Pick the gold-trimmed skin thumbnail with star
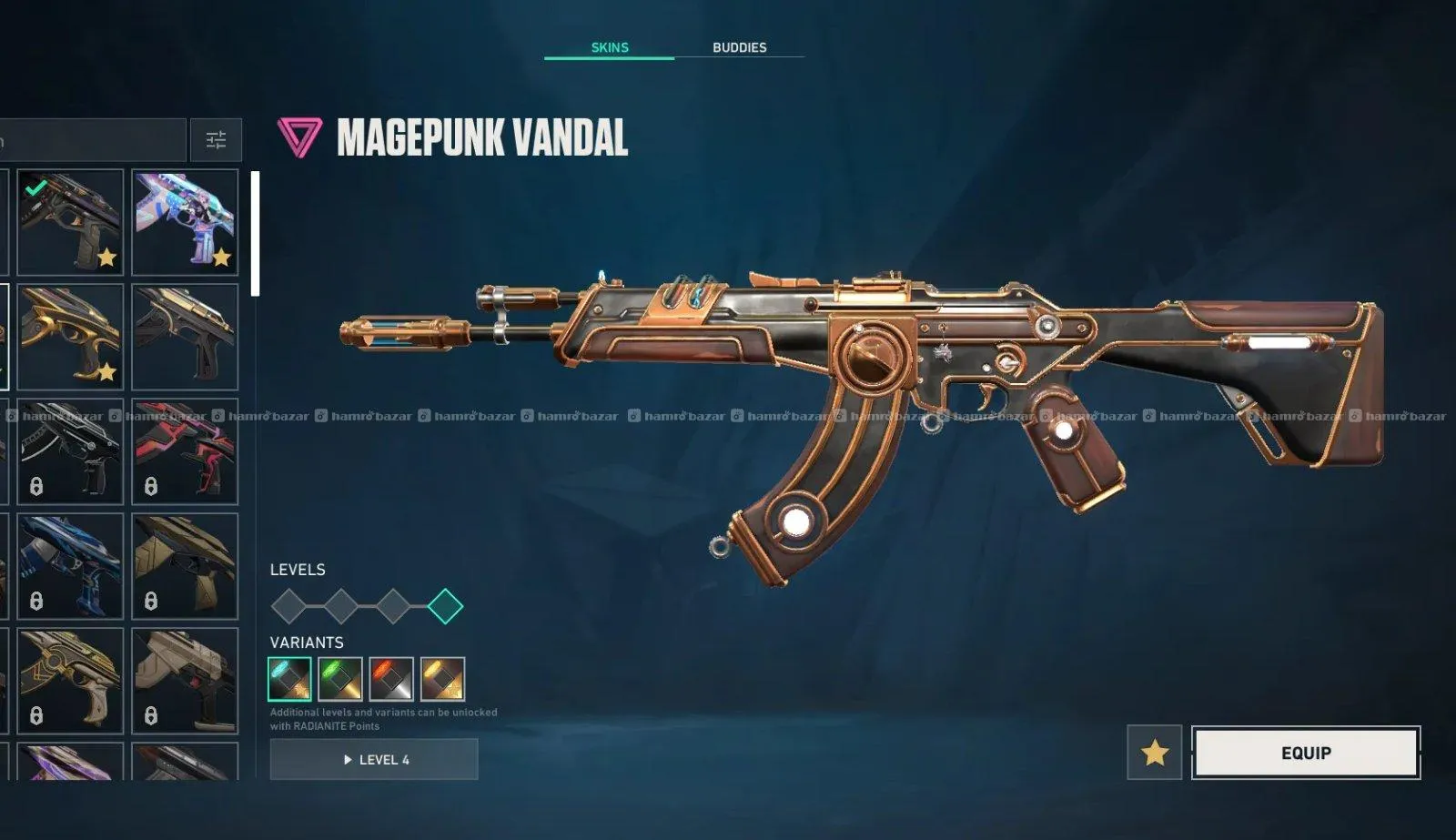This screenshot has width=1456, height=840. [70, 337]
